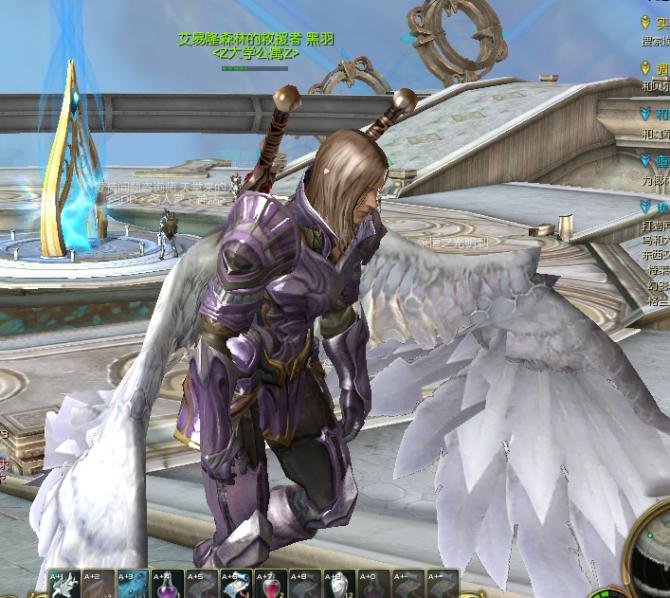Use the blue scroll in slot A+6
The height and width of the screenshot is (598, 670).
click(x=235, y=585)
